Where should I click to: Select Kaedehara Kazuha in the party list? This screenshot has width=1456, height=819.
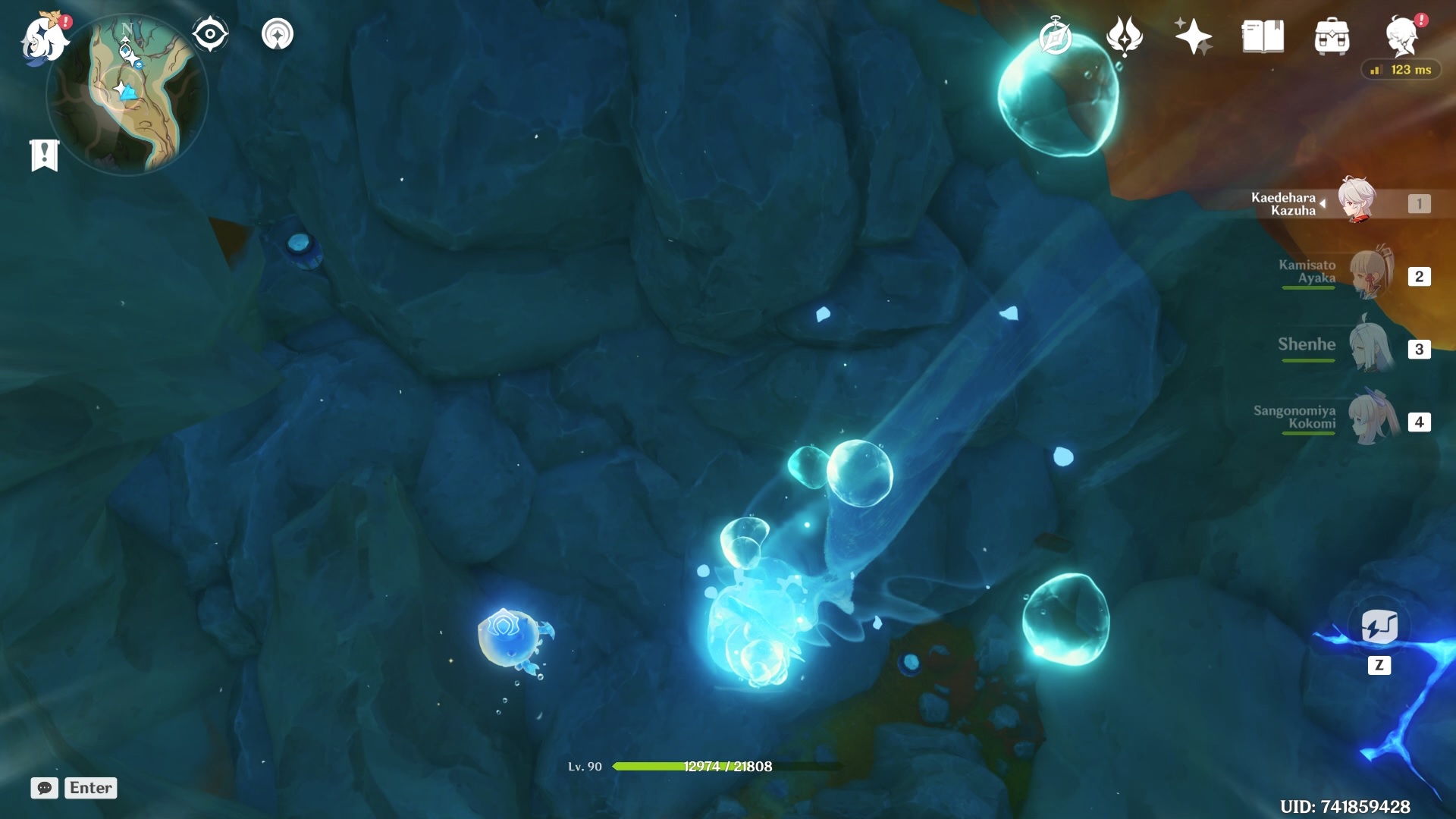(1357, 202)
